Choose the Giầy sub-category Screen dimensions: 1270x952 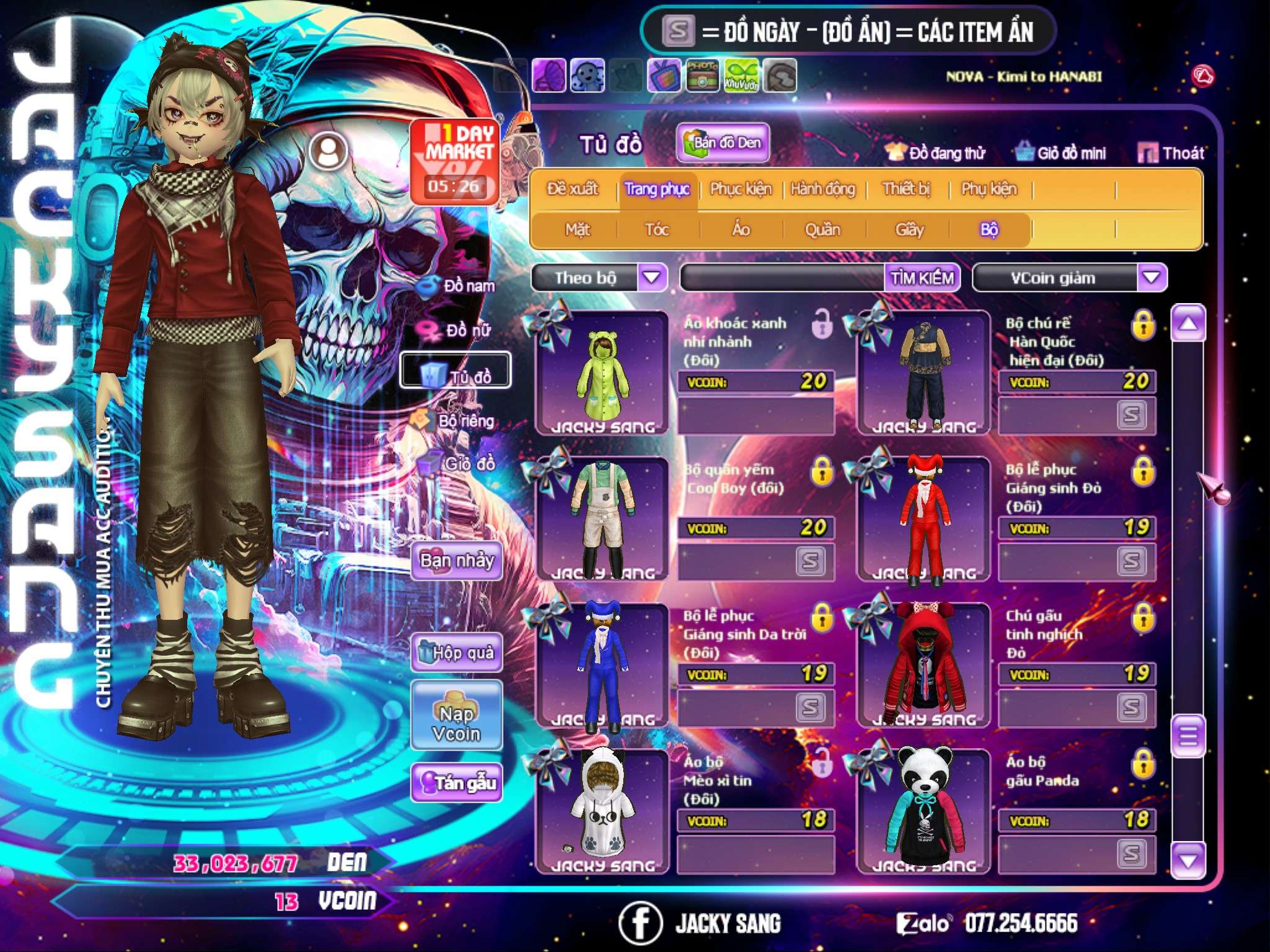click(909, 230)
